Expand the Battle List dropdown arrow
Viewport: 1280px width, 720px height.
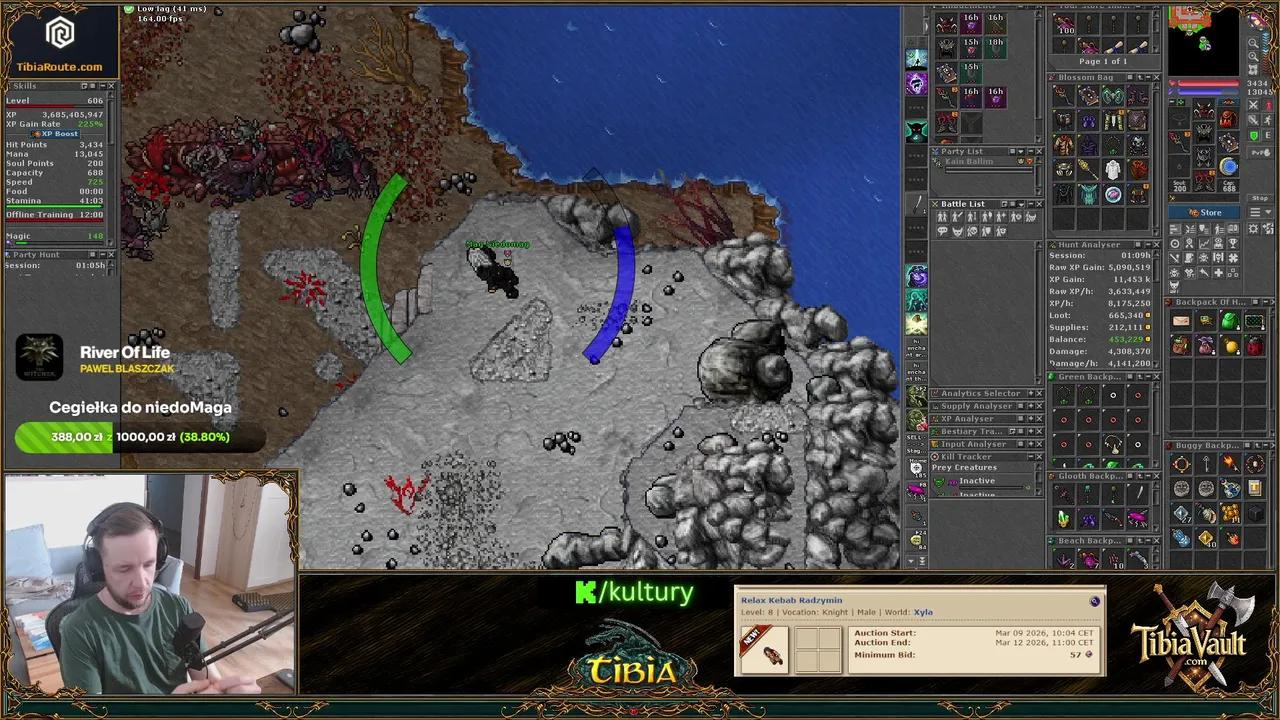[x=1022, y=204]
